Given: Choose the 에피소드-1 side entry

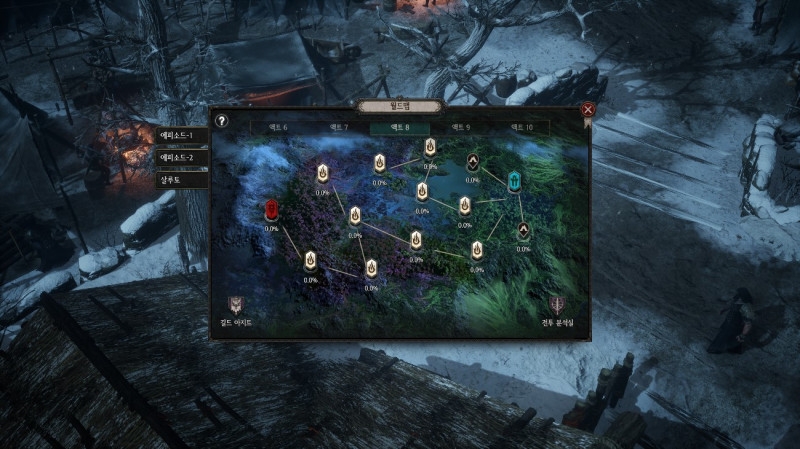Looking at the screenshot, I should point(183,135).
